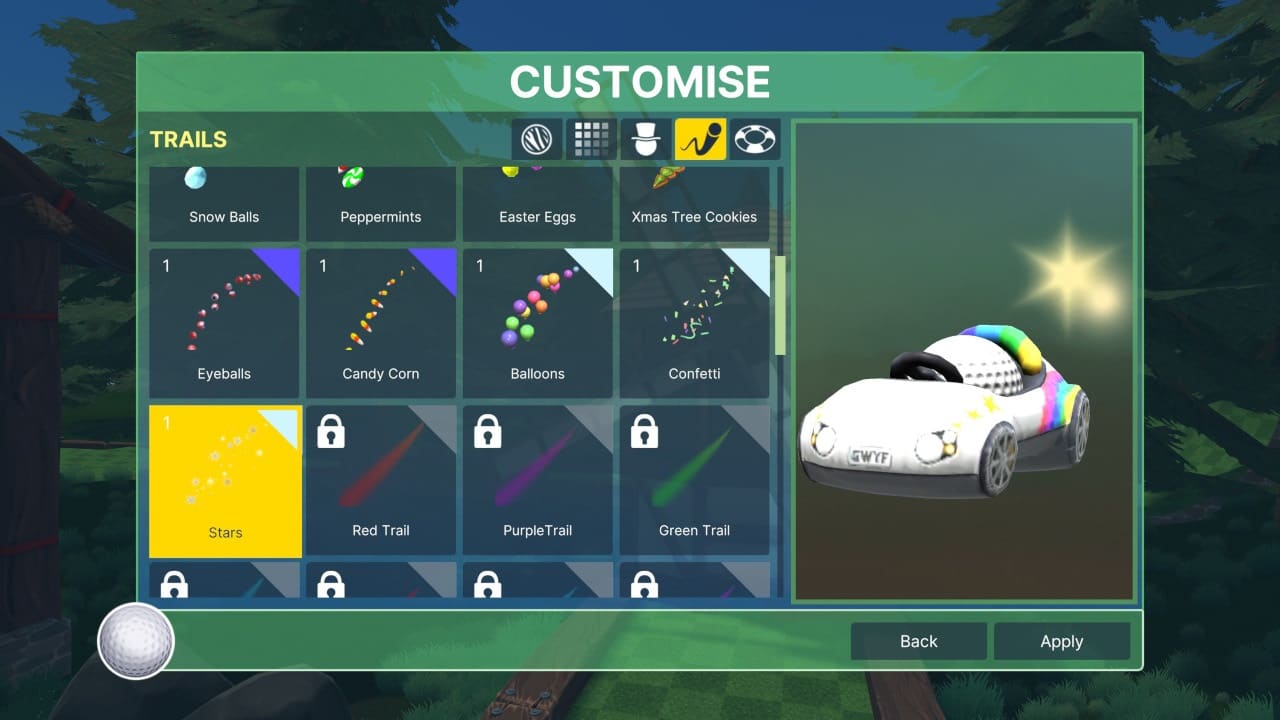Click the lock icon on Green Trail
The image size is (1280, 720).
tap(644, 432)
